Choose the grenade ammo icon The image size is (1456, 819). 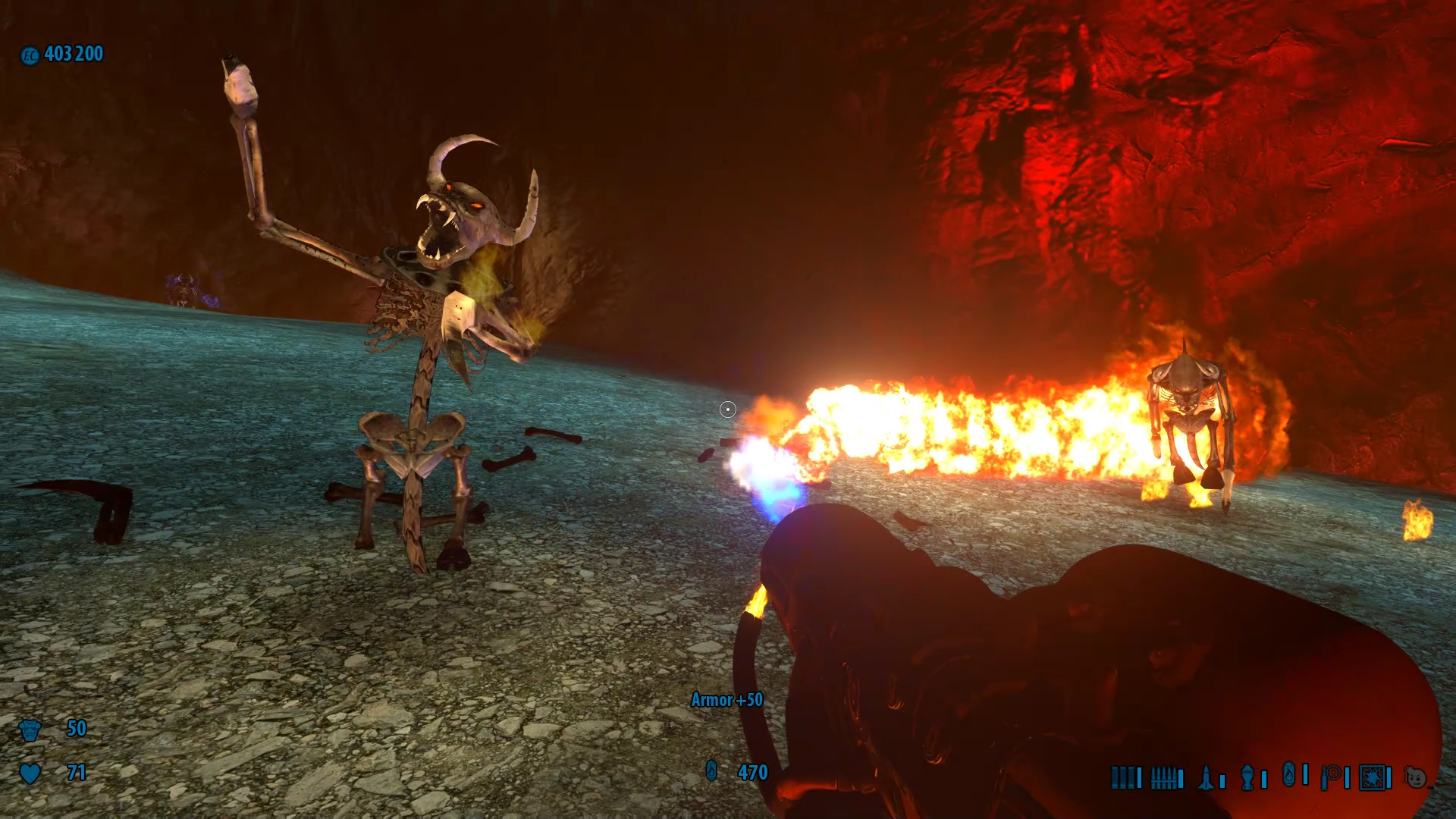(1247, 777)
